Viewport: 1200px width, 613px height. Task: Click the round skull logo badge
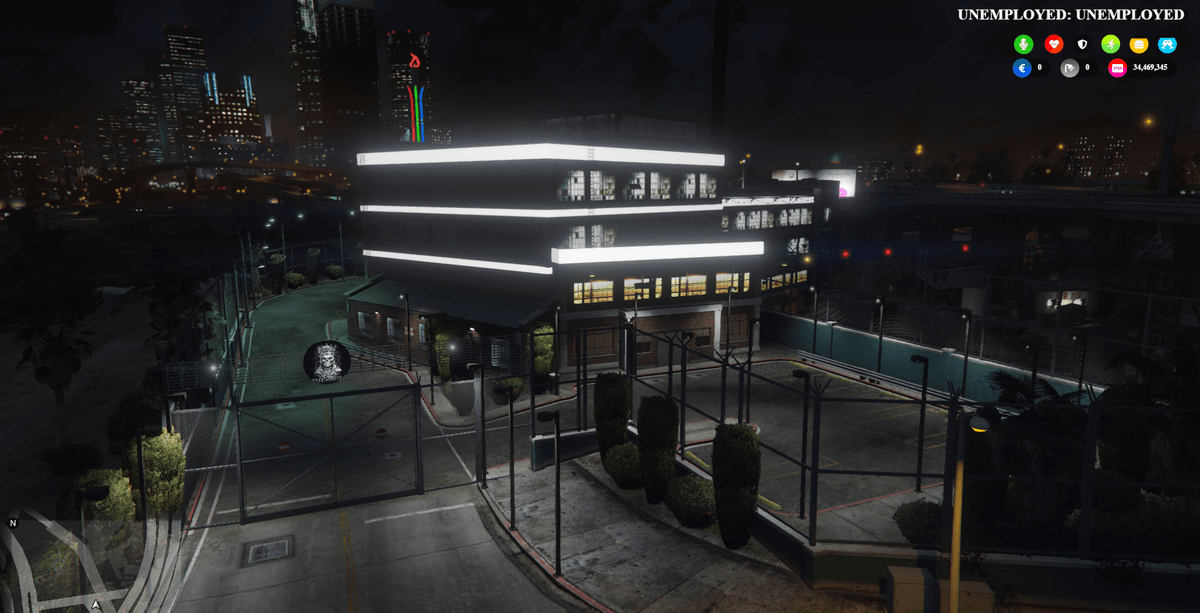(x=327, y=362)
